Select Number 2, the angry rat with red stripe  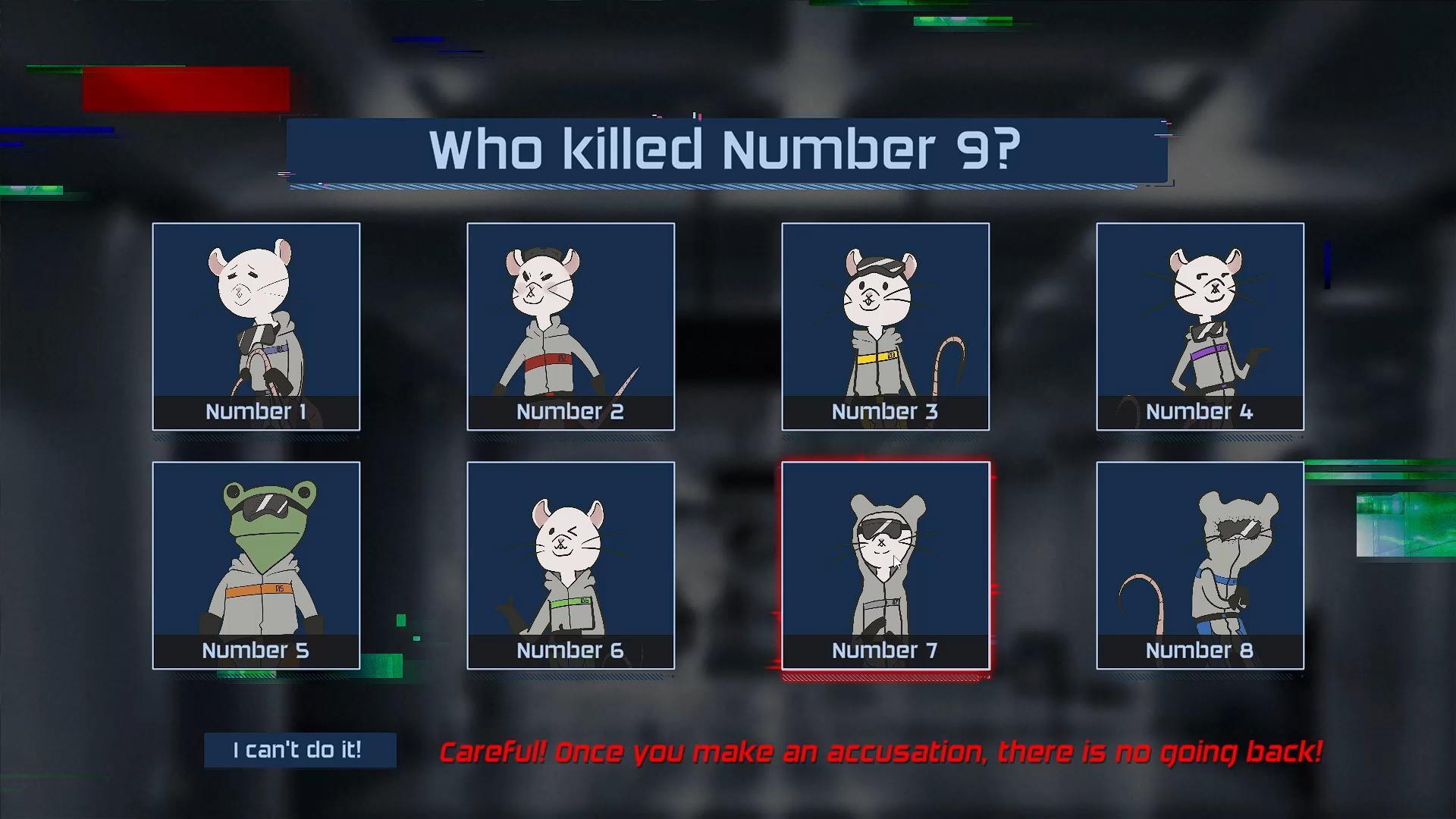coord(570,318)
